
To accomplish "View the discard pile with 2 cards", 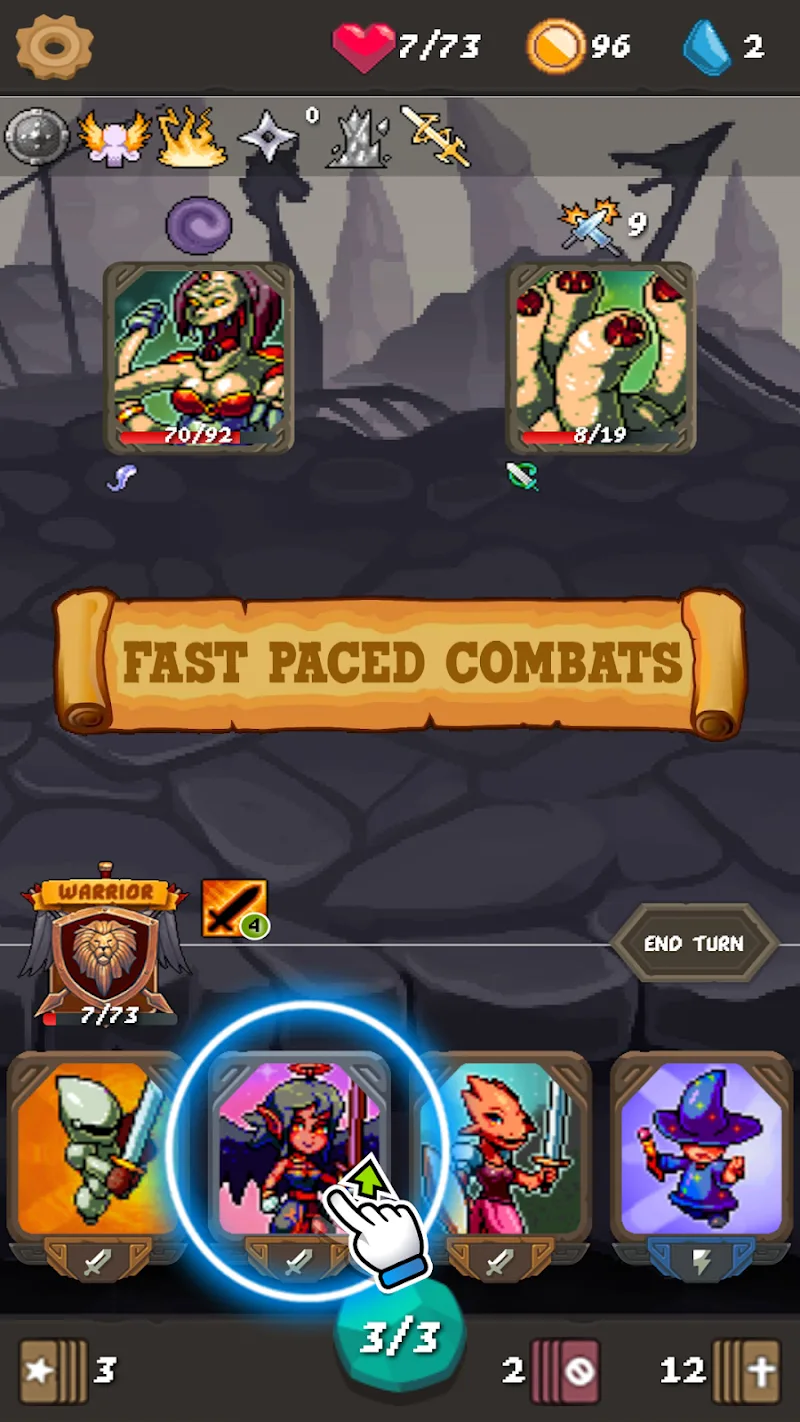I will [x=565, y=1371].
